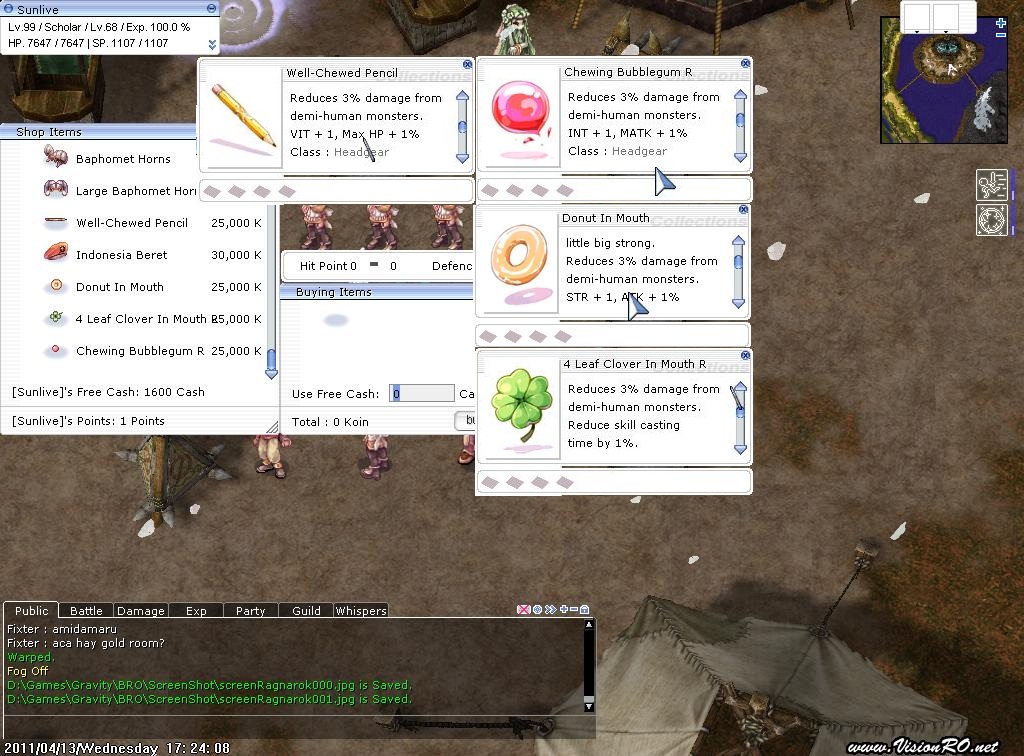
Task: Close the Well-Chewed Pencil description window
Action: pyautogui.click(x=467, y=64)
